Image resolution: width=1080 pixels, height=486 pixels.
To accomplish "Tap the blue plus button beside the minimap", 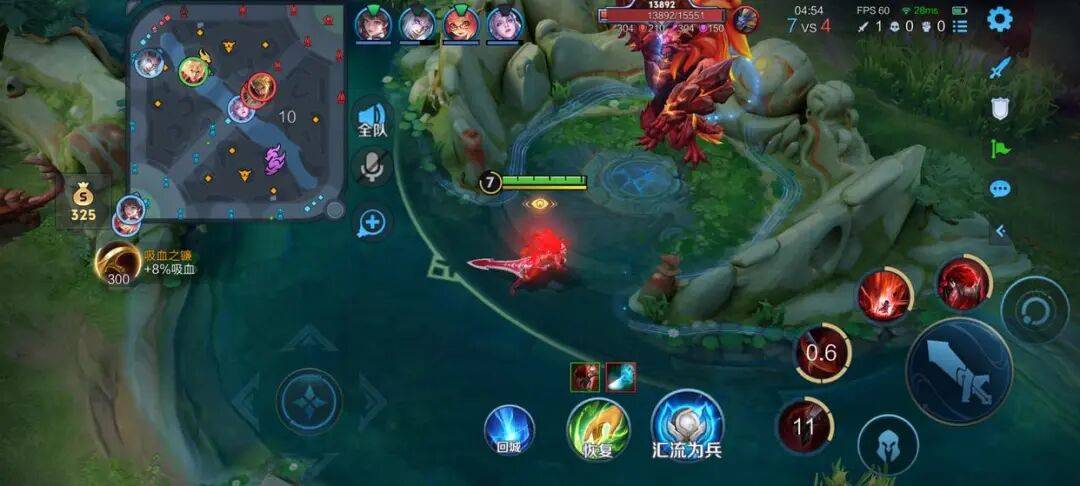I will point(372,222).
